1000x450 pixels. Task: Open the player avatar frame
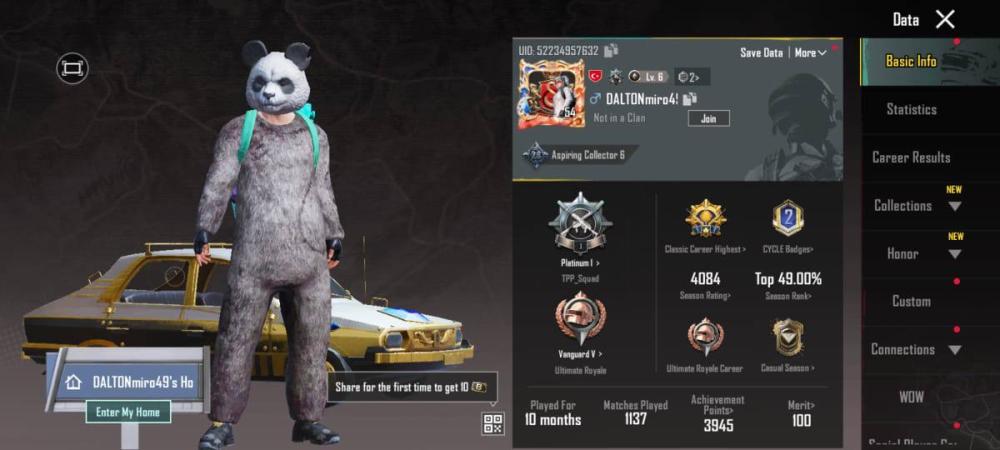tap(550, 94)
